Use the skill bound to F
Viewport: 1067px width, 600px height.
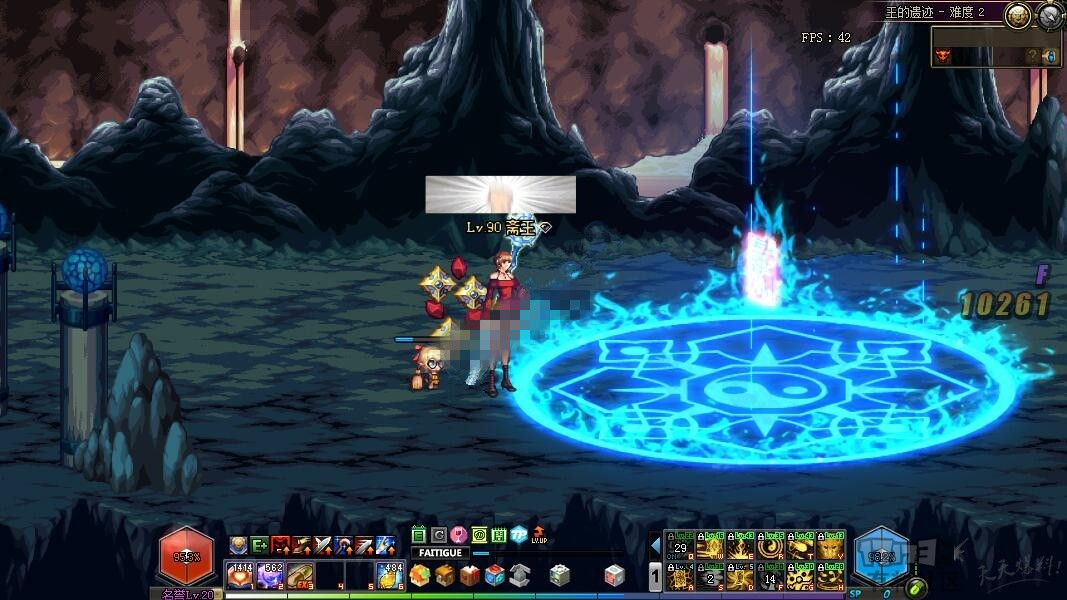(771, 576)
